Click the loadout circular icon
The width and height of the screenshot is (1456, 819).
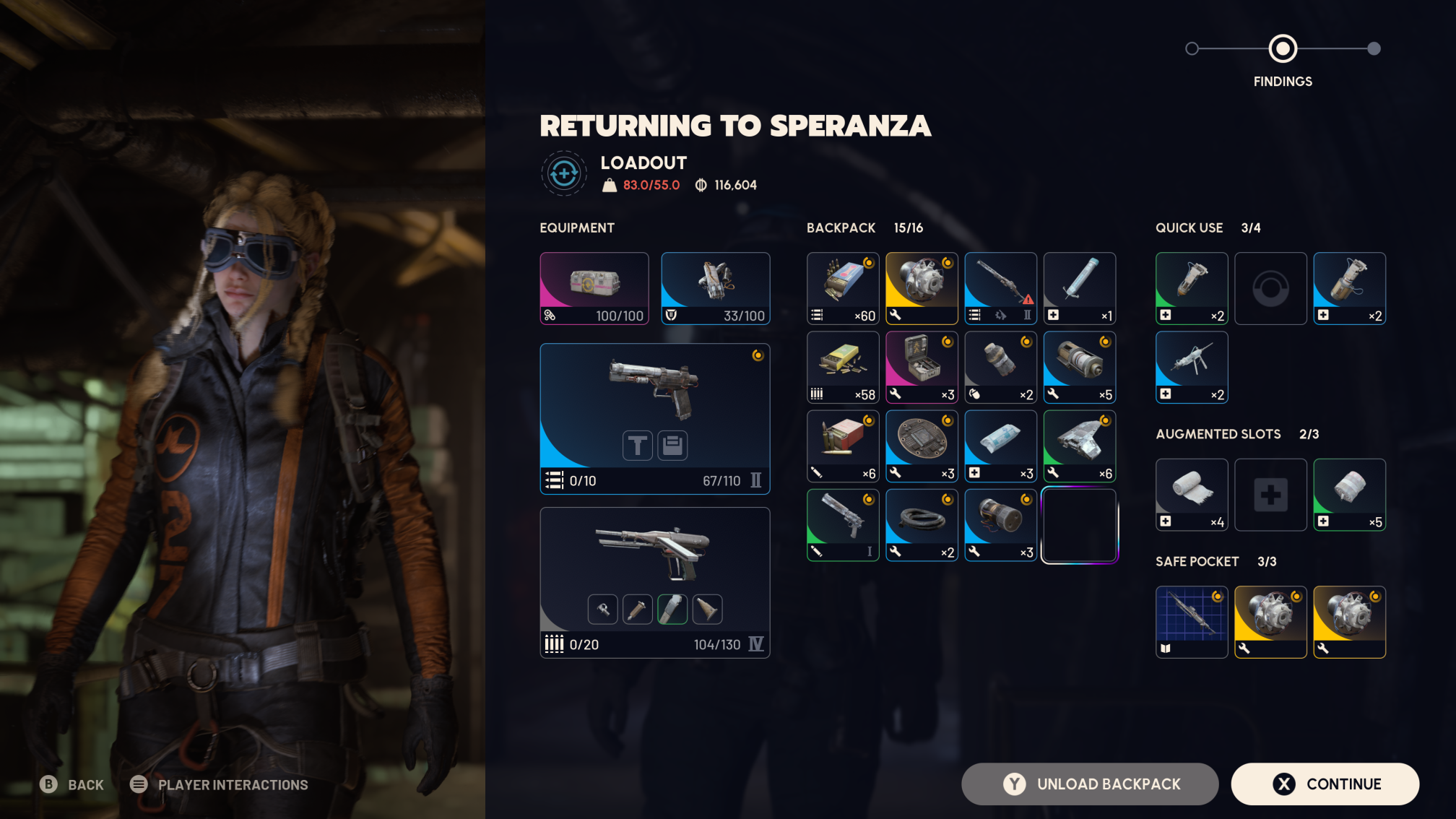[563, 173]
